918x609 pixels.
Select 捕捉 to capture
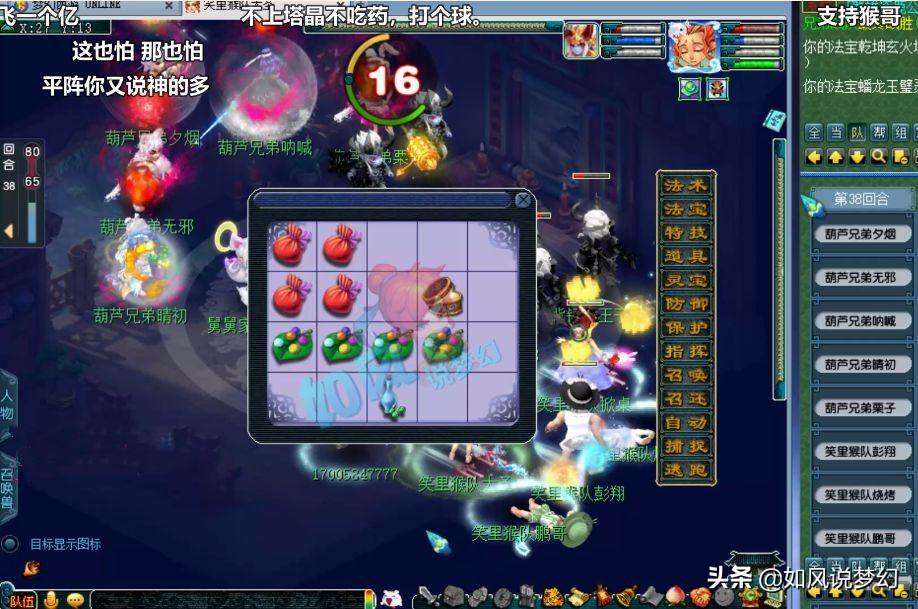(x=686, y=446)
